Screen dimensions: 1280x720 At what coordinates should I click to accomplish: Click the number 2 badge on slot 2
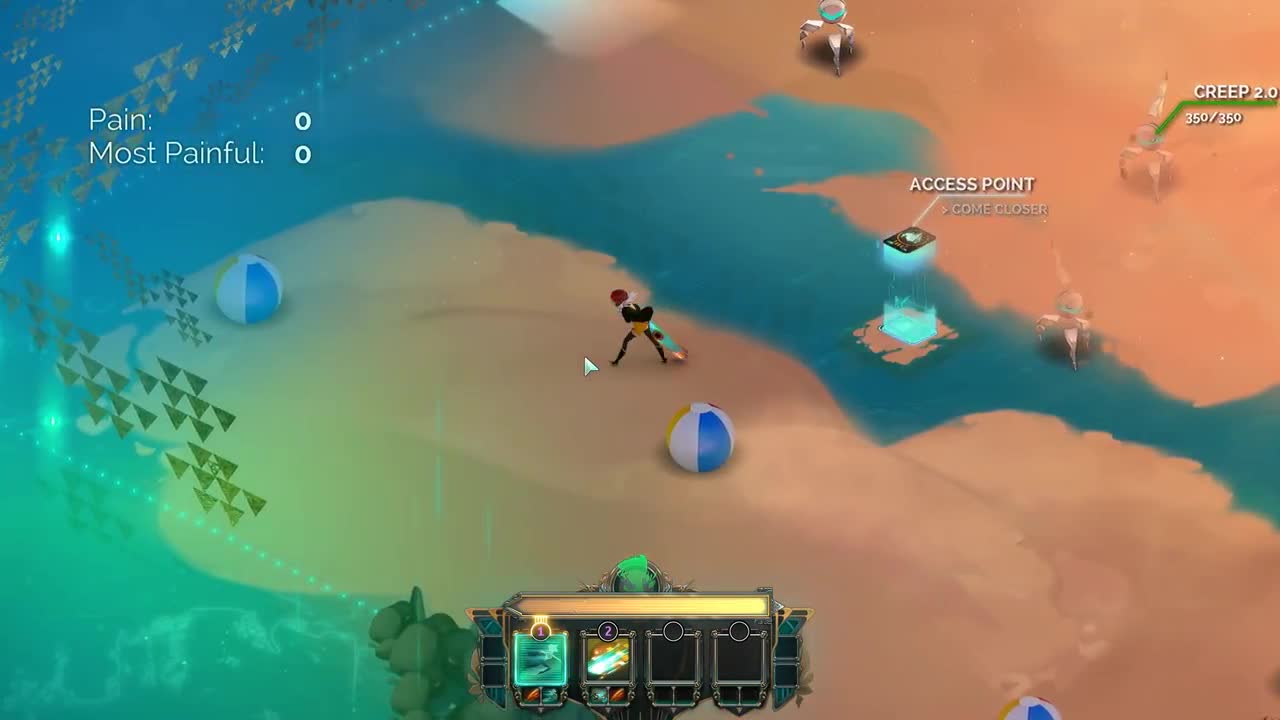[x=608, y=630]
